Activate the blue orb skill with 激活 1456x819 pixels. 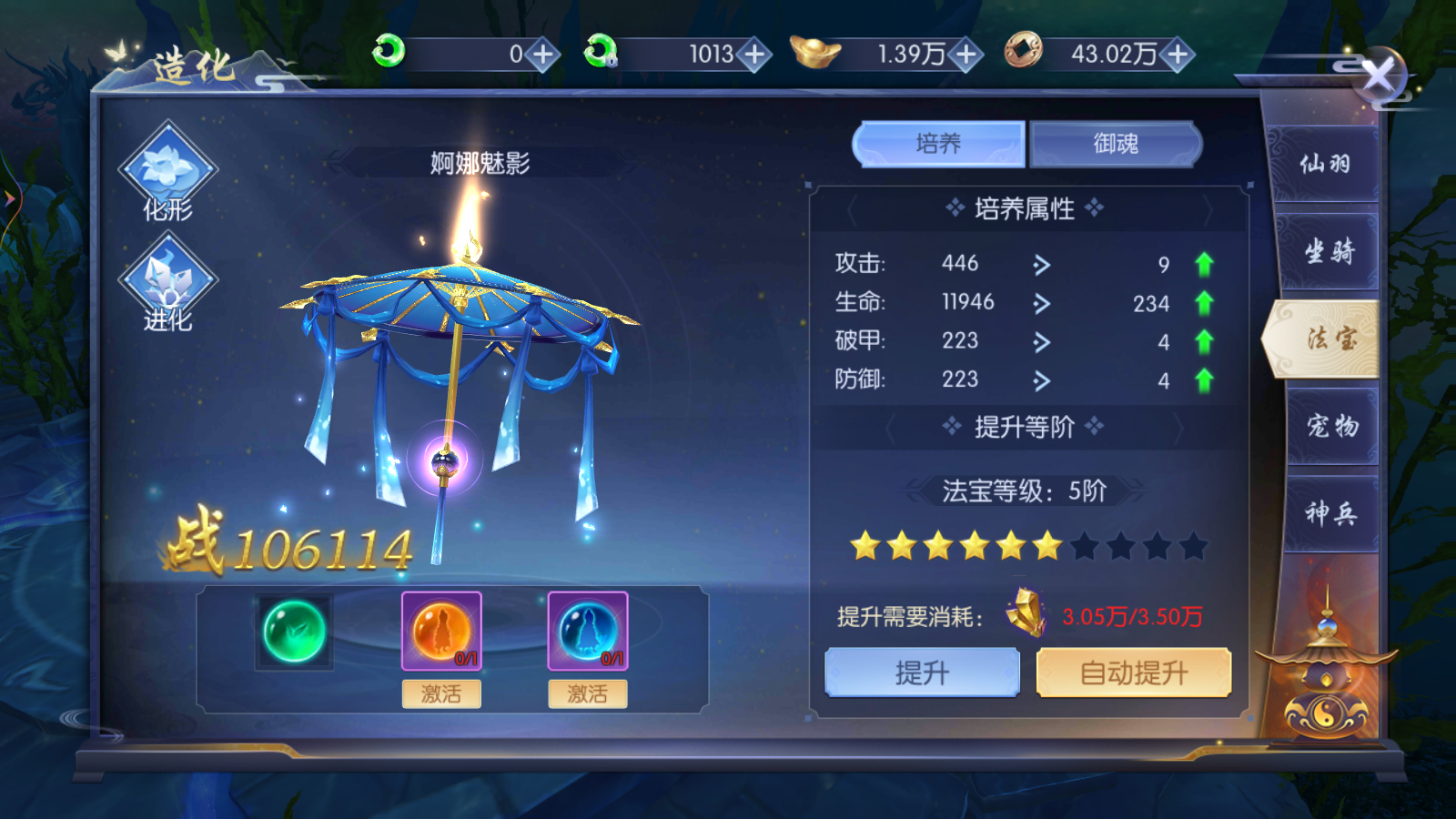(588, 694)
